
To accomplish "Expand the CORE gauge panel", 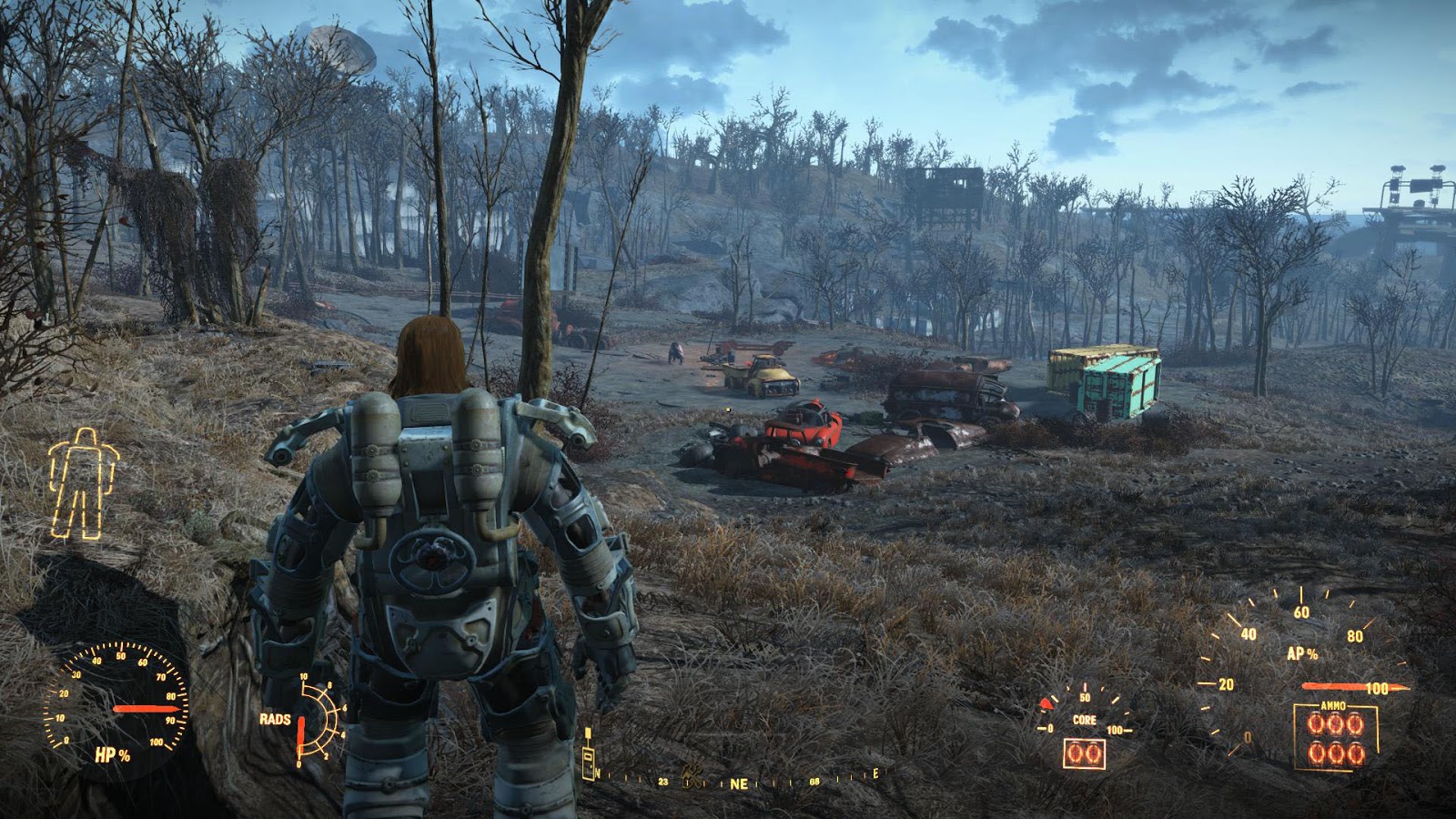I will 1085,728.
